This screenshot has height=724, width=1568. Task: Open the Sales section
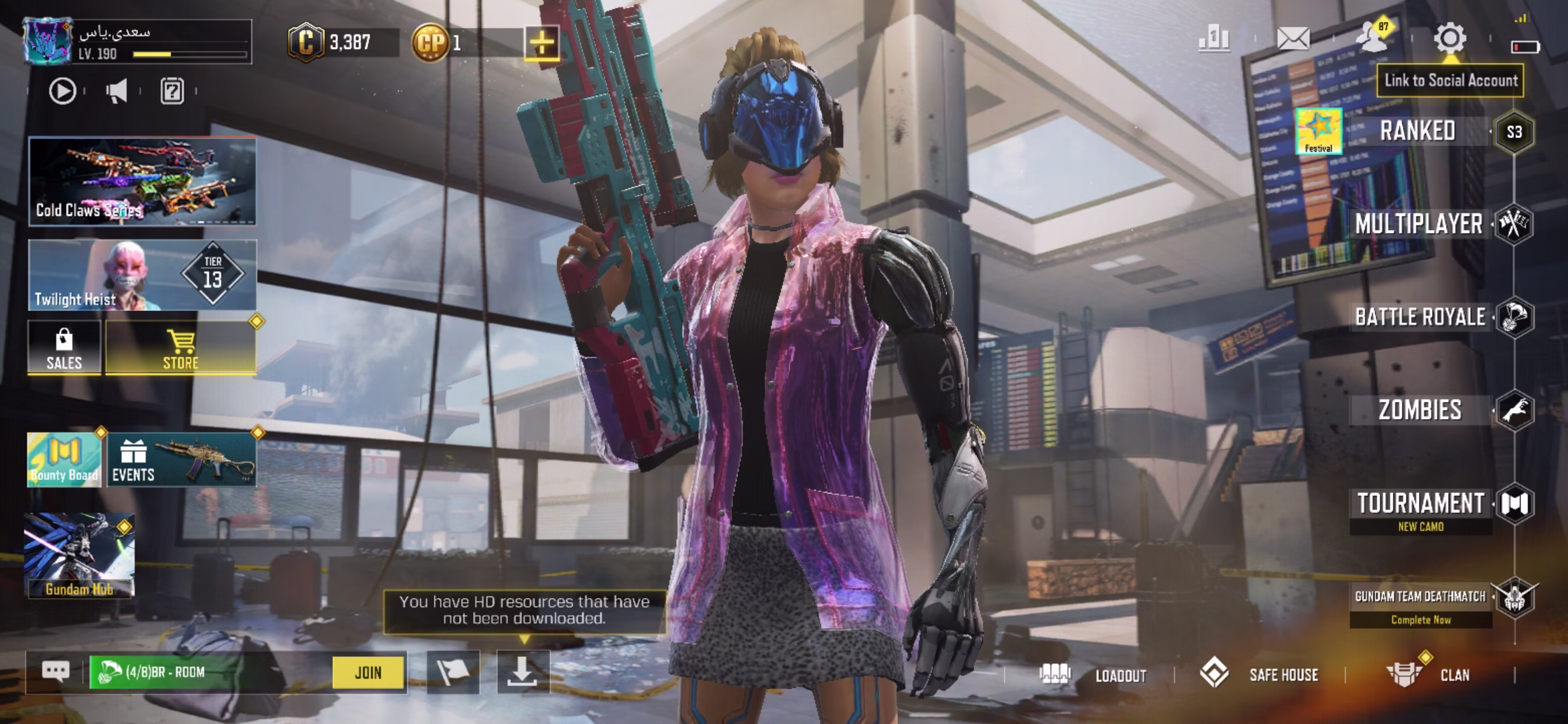click(x=64, y=347)
